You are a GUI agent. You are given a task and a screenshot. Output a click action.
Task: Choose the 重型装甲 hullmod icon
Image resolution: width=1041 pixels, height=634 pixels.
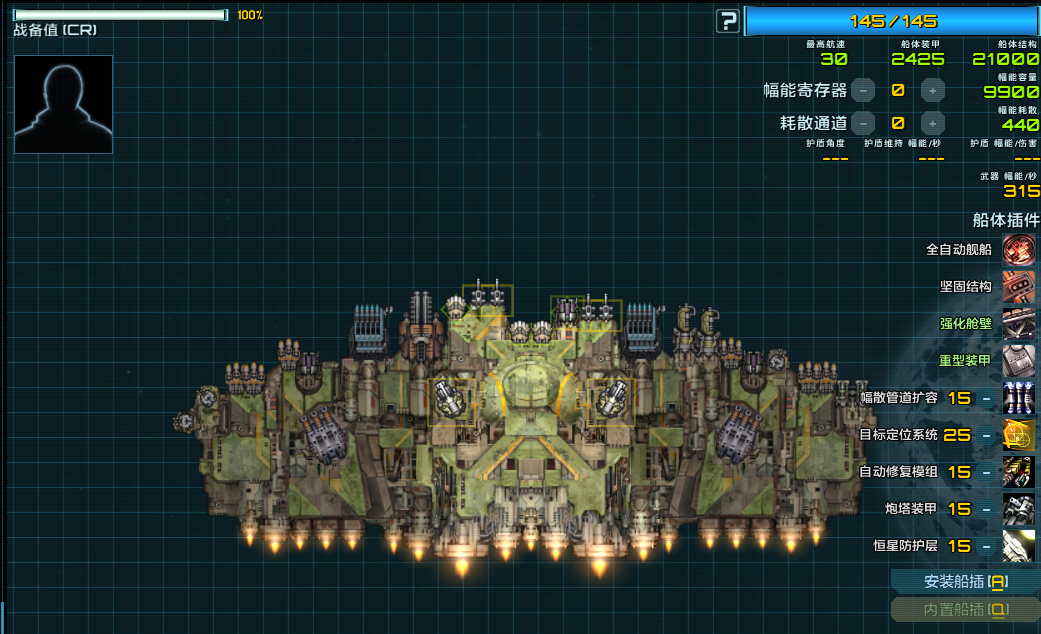(1019, 361)
